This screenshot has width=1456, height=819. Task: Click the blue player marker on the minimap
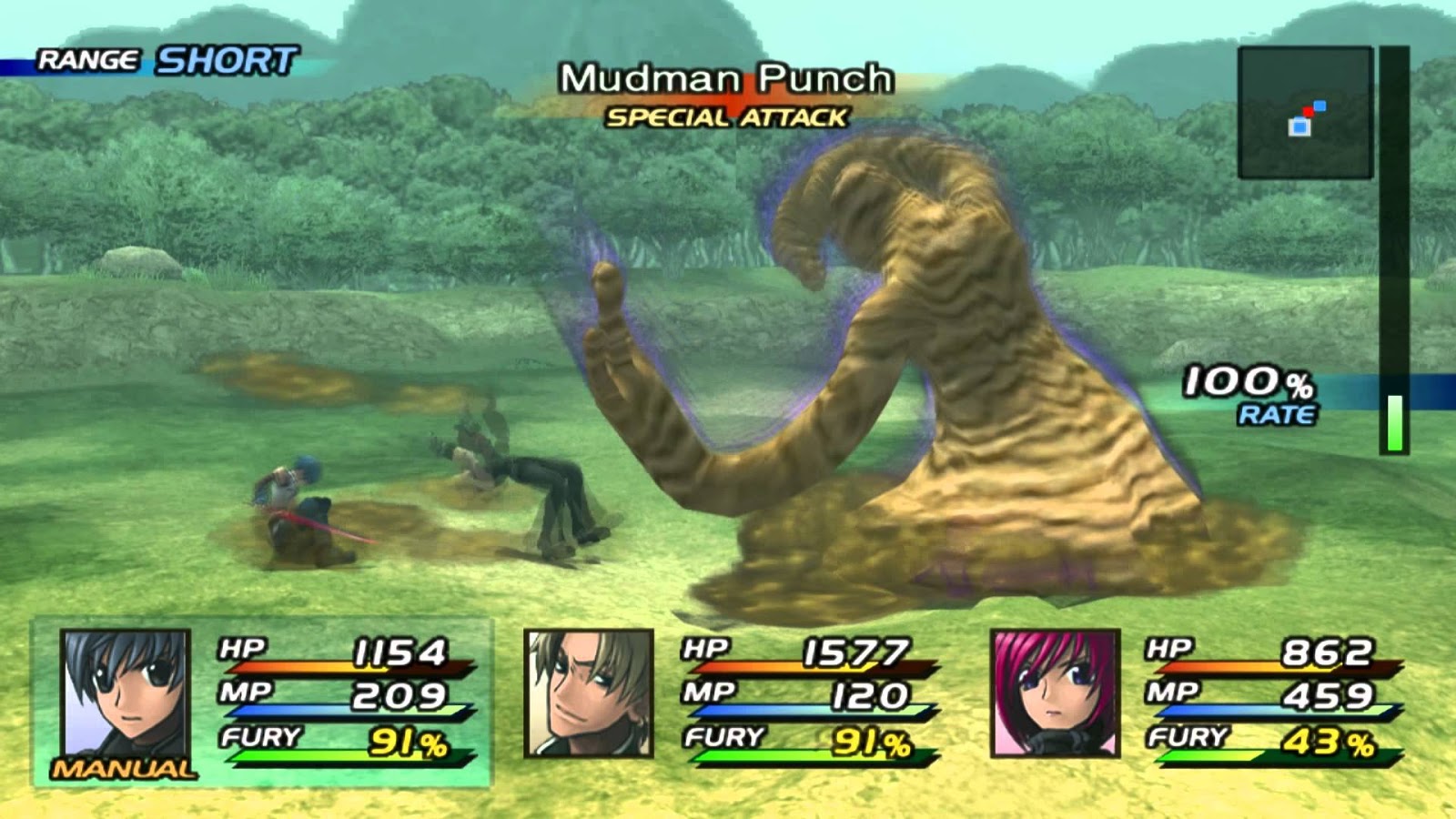point(1299,126)
